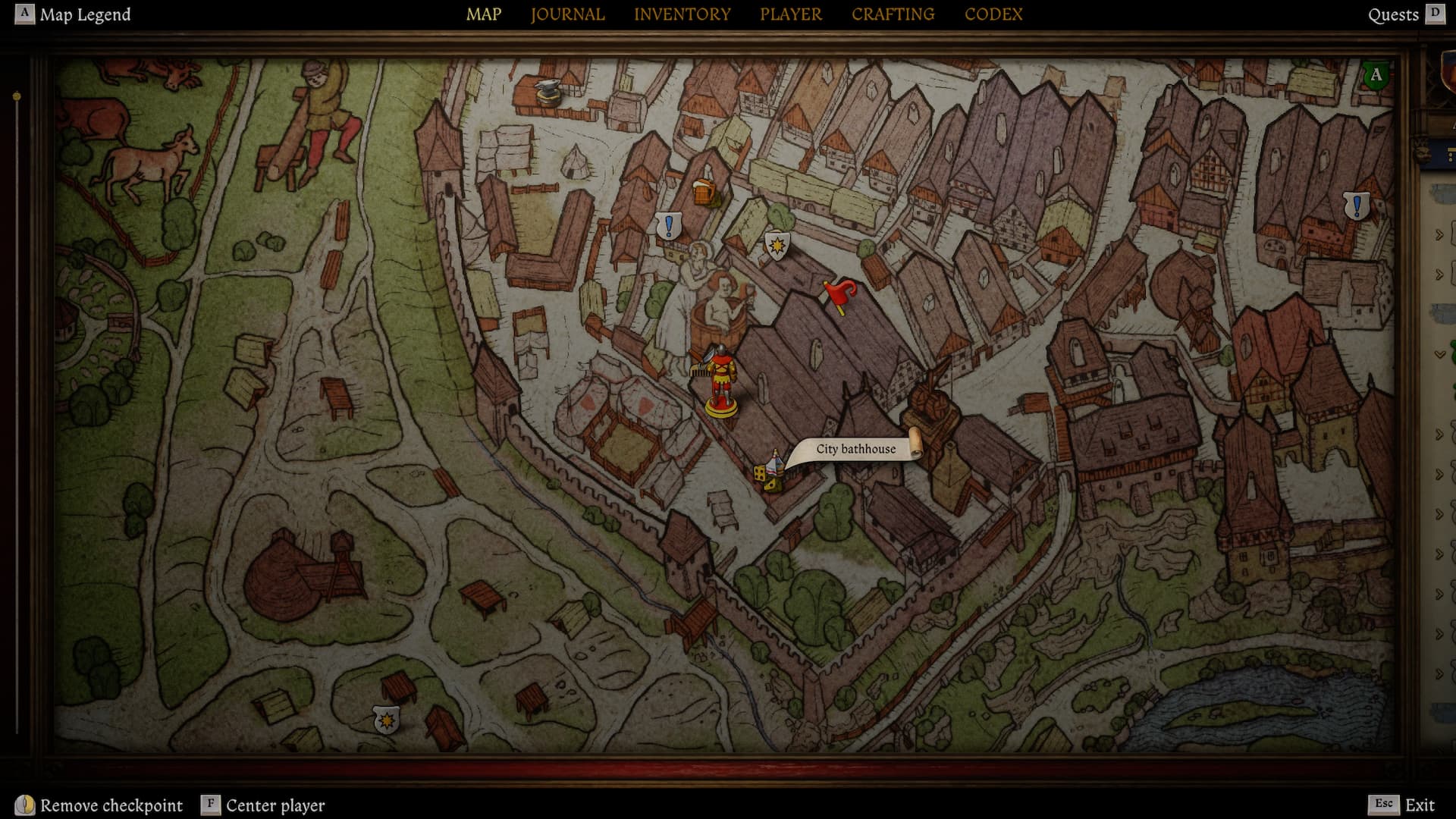Open the Map Legend panel
Screen dimensions: 1456x819
click(73, 14)
